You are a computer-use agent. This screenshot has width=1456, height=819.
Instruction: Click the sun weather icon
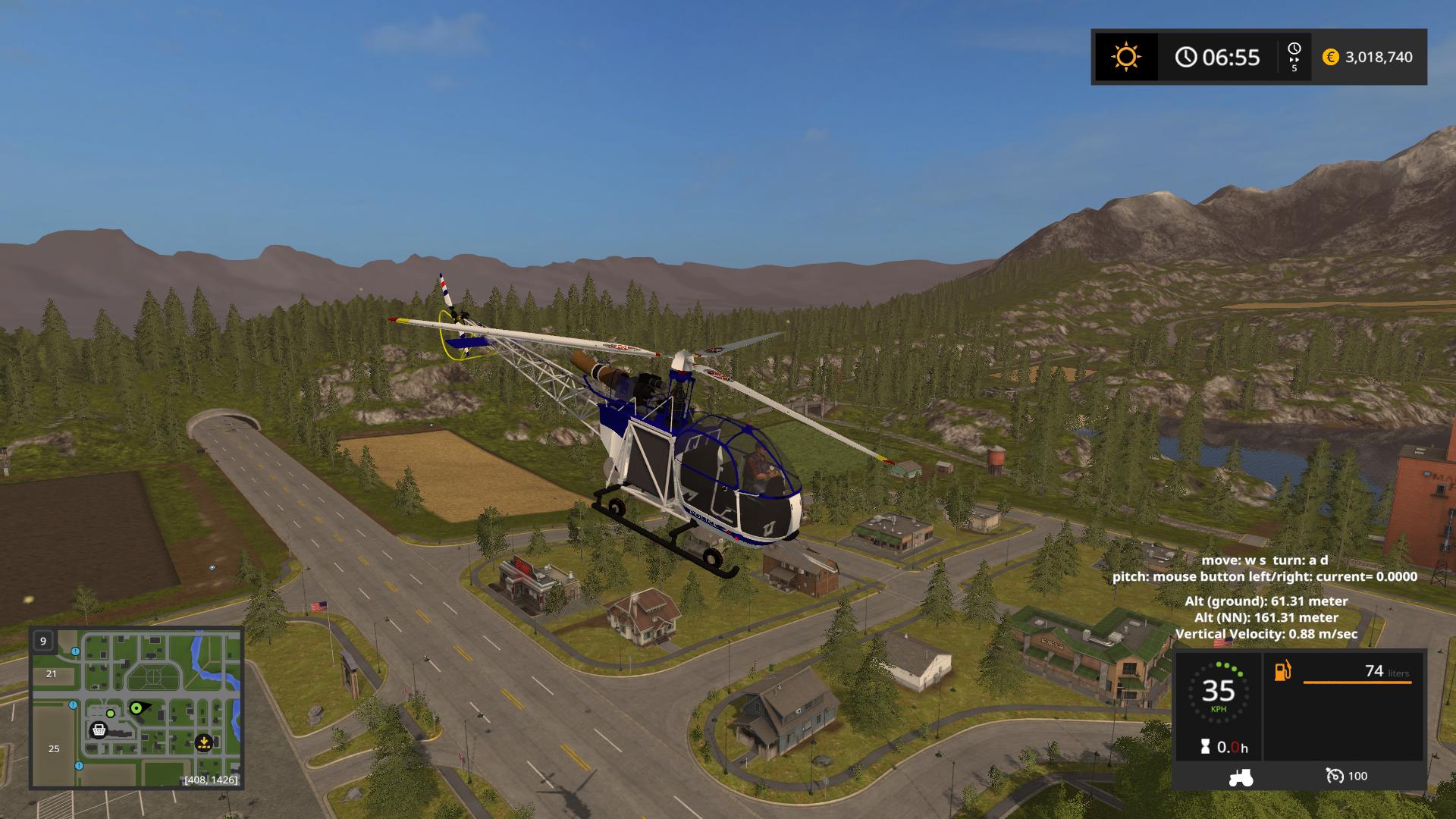click(x=1125, y=57)
